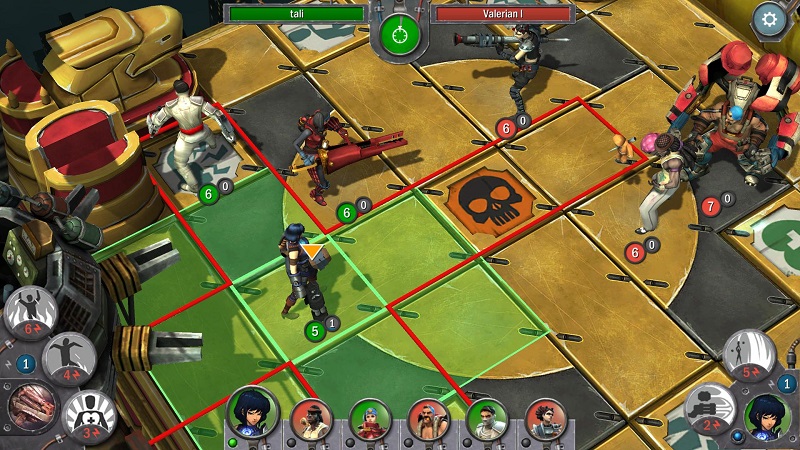
Task: Click the large dark-haired heroine portrait in corner
Action: click(767, 416)
